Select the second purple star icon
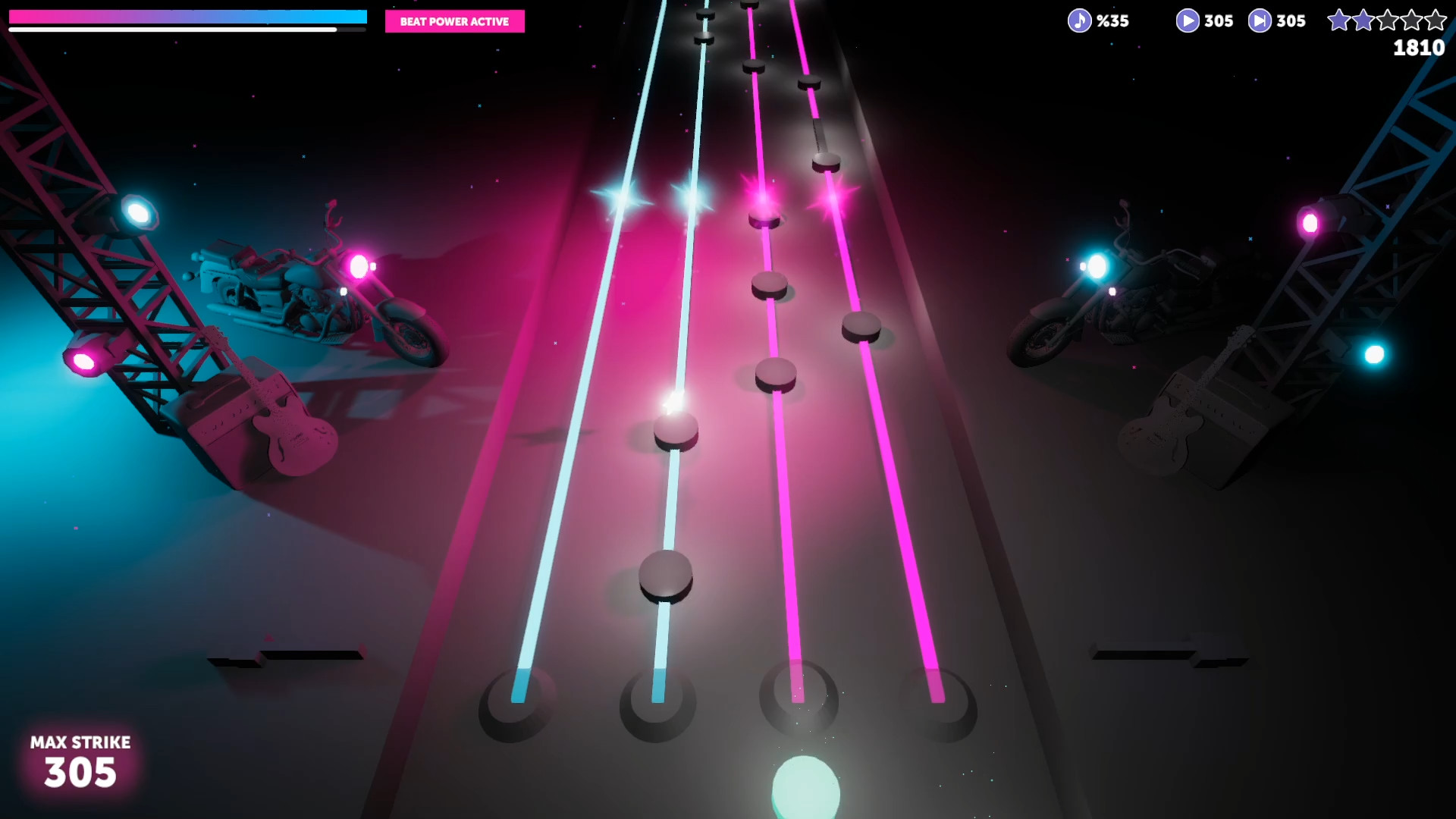This screenshot has height=819, width=1456. (x=1365, y=21)
